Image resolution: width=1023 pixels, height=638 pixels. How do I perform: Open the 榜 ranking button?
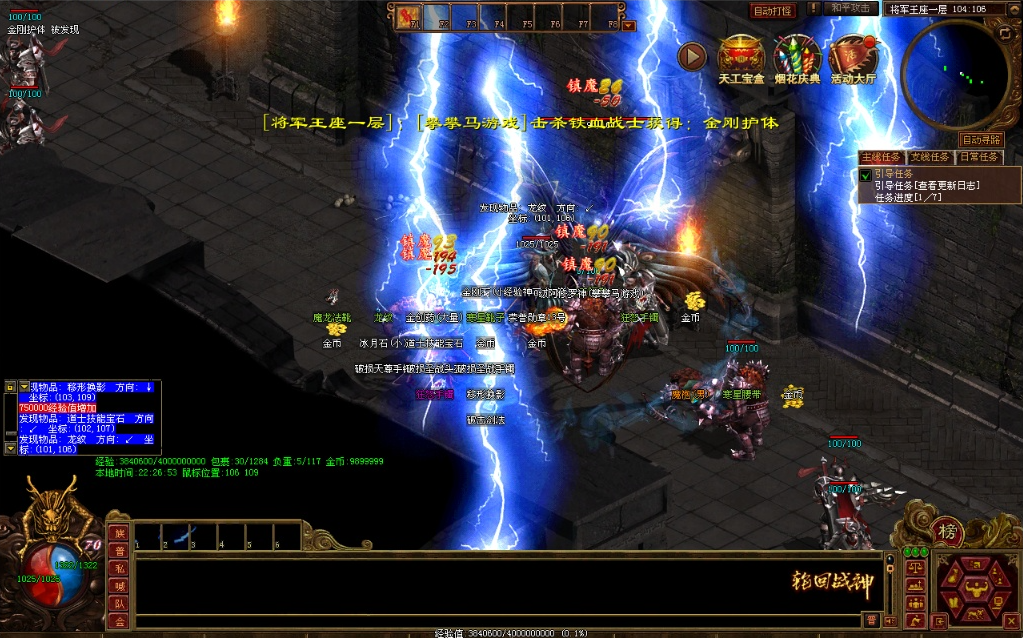click(946, 531)
